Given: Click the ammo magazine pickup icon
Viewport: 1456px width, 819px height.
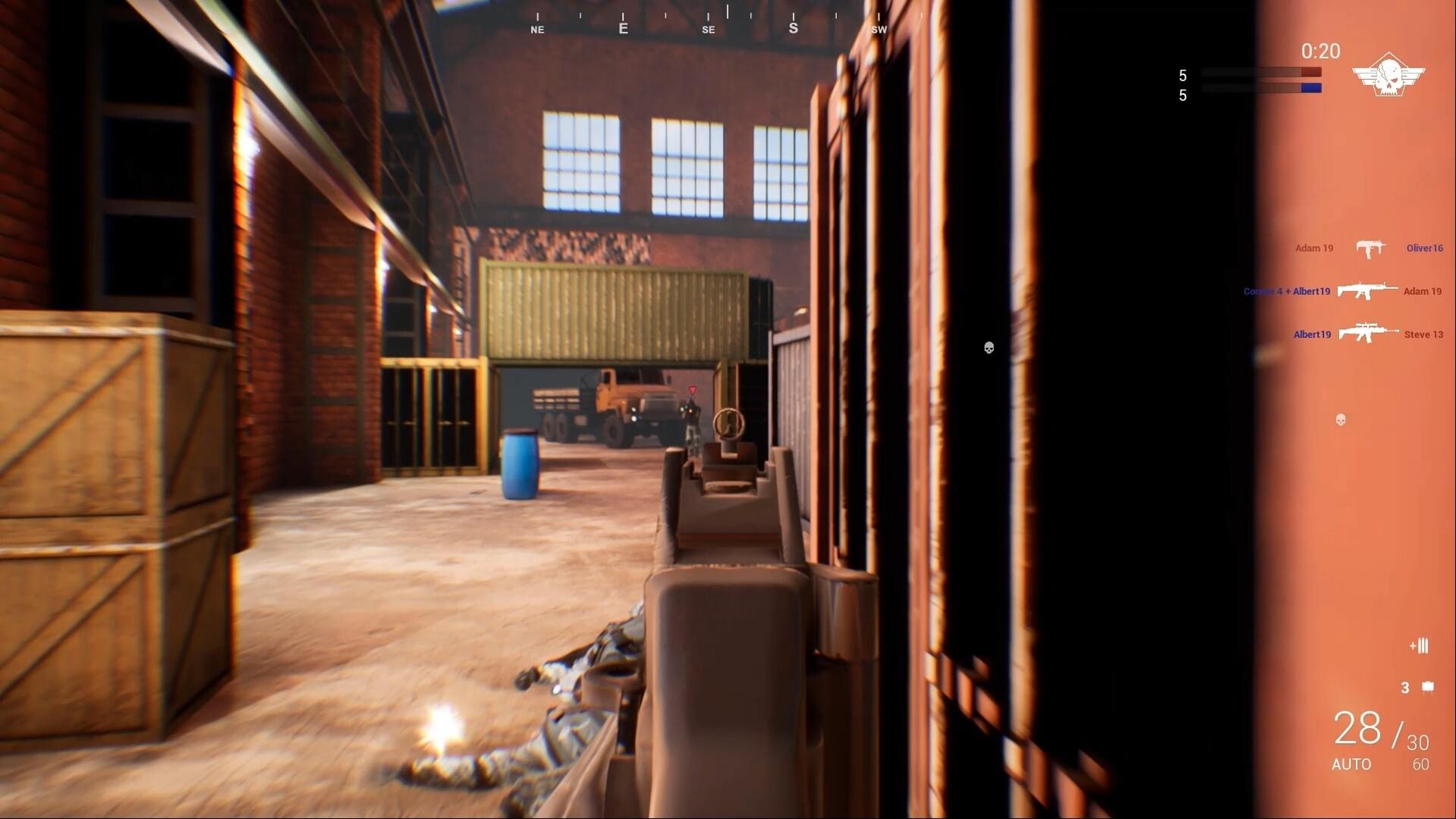Looking at the screenshot, I should [x=1417, y=646].
